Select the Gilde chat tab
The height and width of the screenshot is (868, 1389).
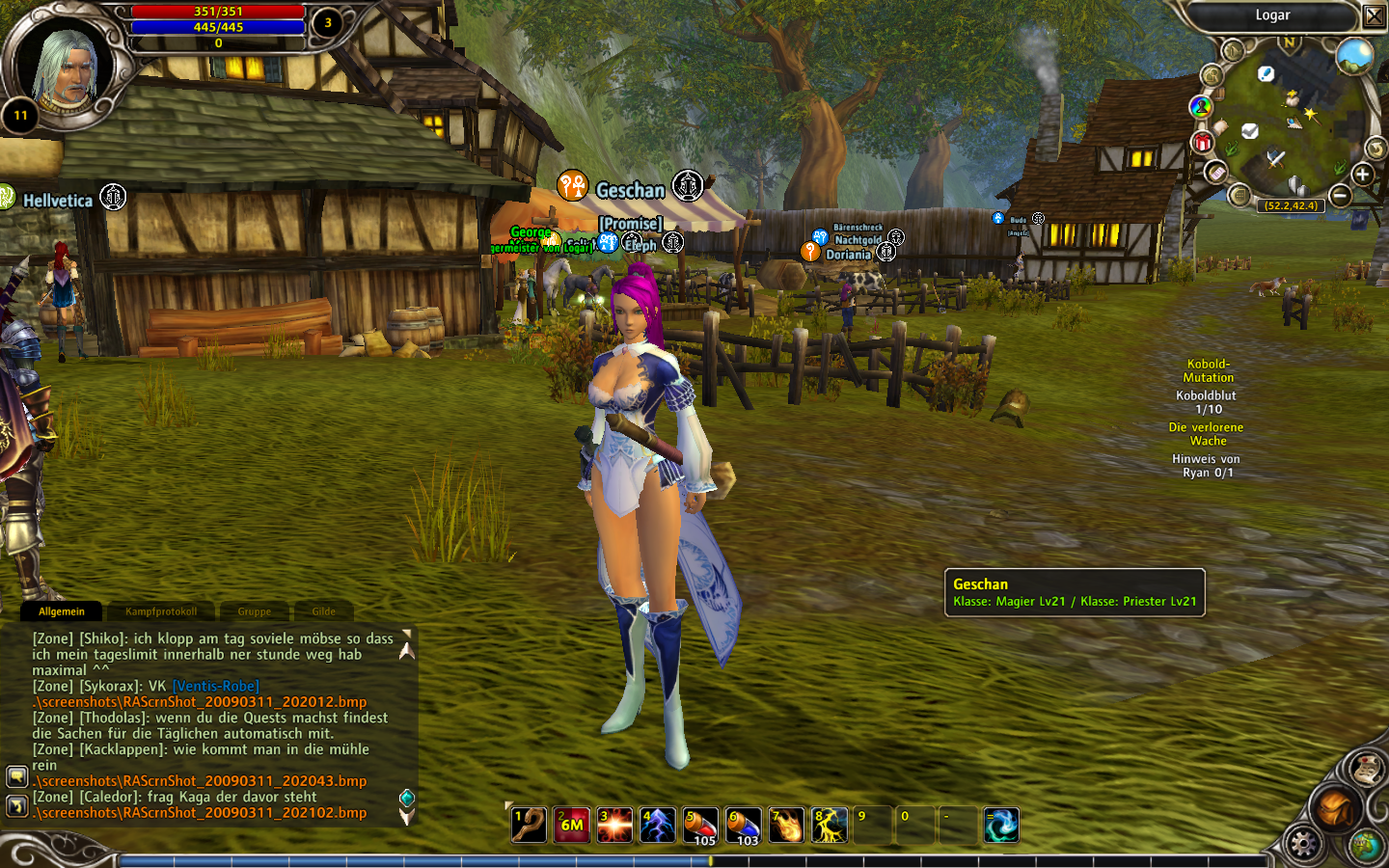tap(323, 611)
